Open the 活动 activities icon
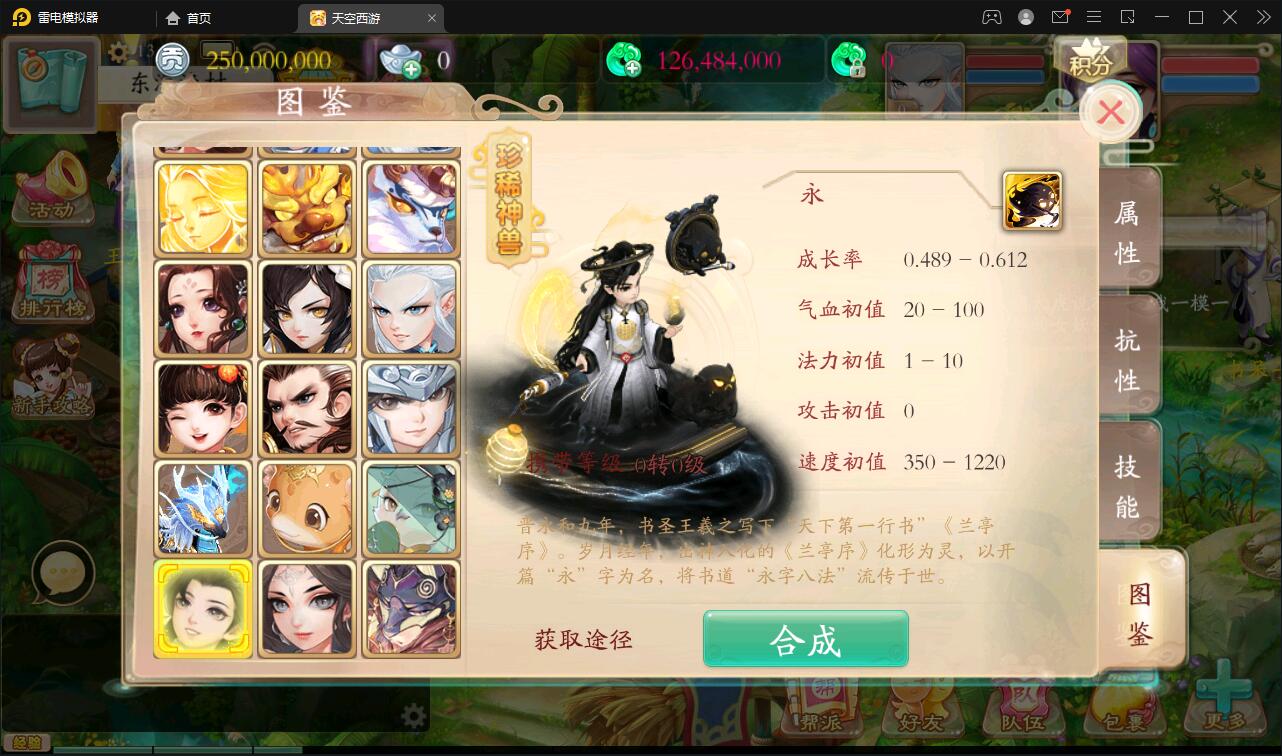This screenshot has width=1282, height=756. point(52,185)
